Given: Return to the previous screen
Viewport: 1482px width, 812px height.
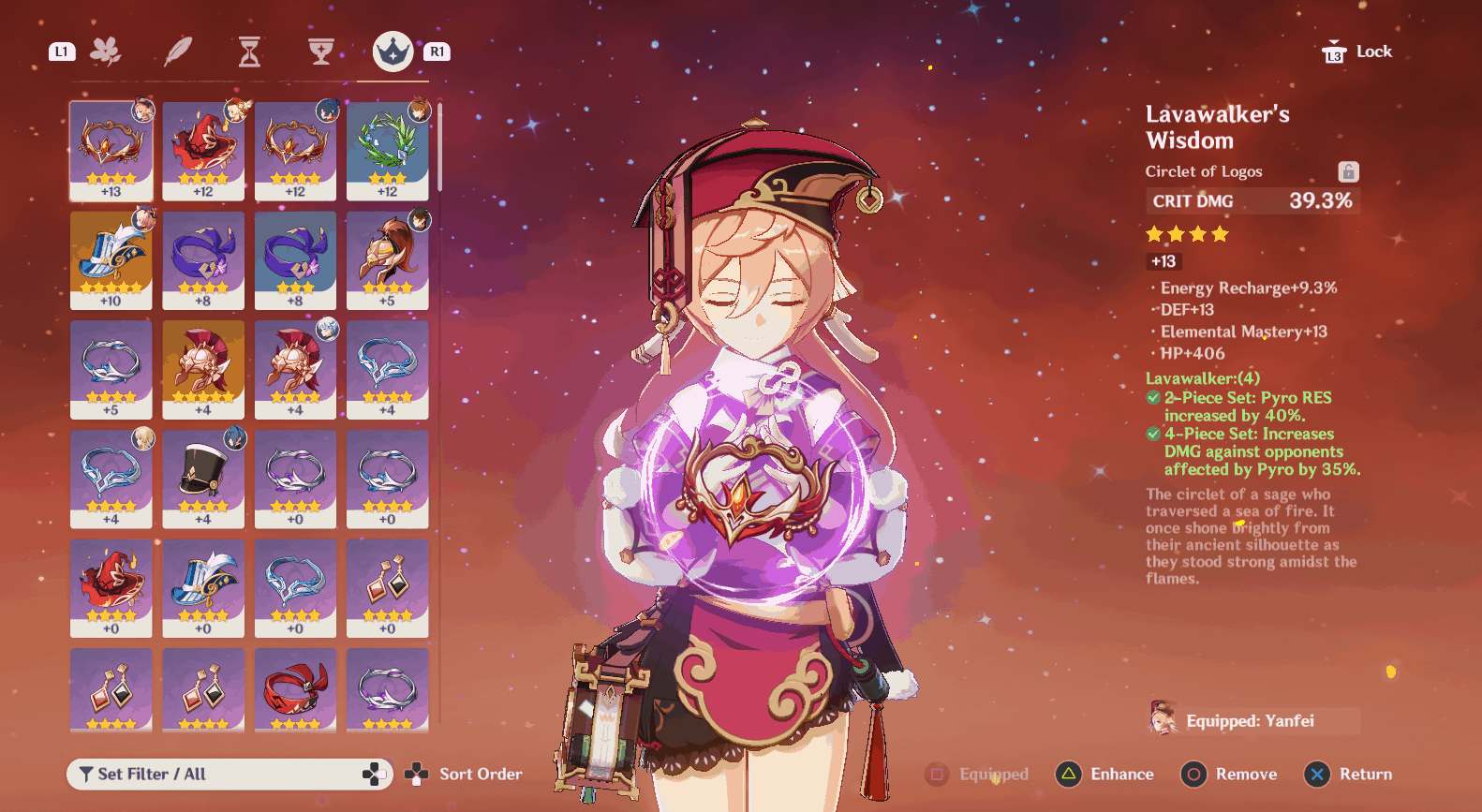Looking at the screenshot, I should [x=1349, y=775].
